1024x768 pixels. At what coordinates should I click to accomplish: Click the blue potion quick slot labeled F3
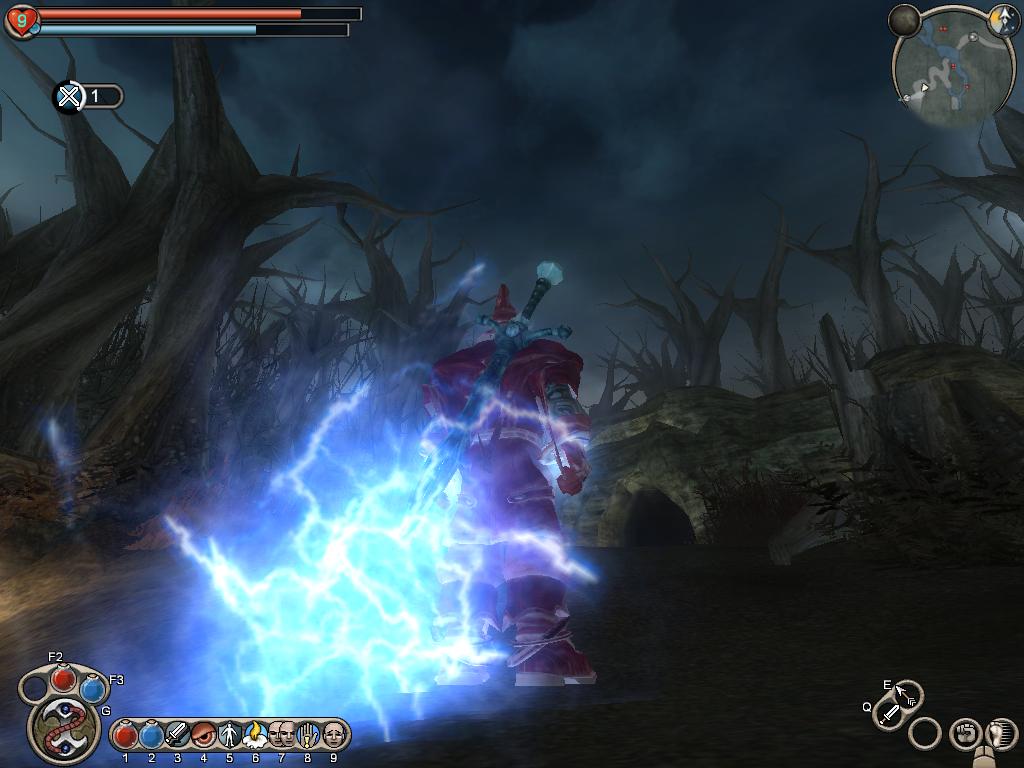[92, 689]
